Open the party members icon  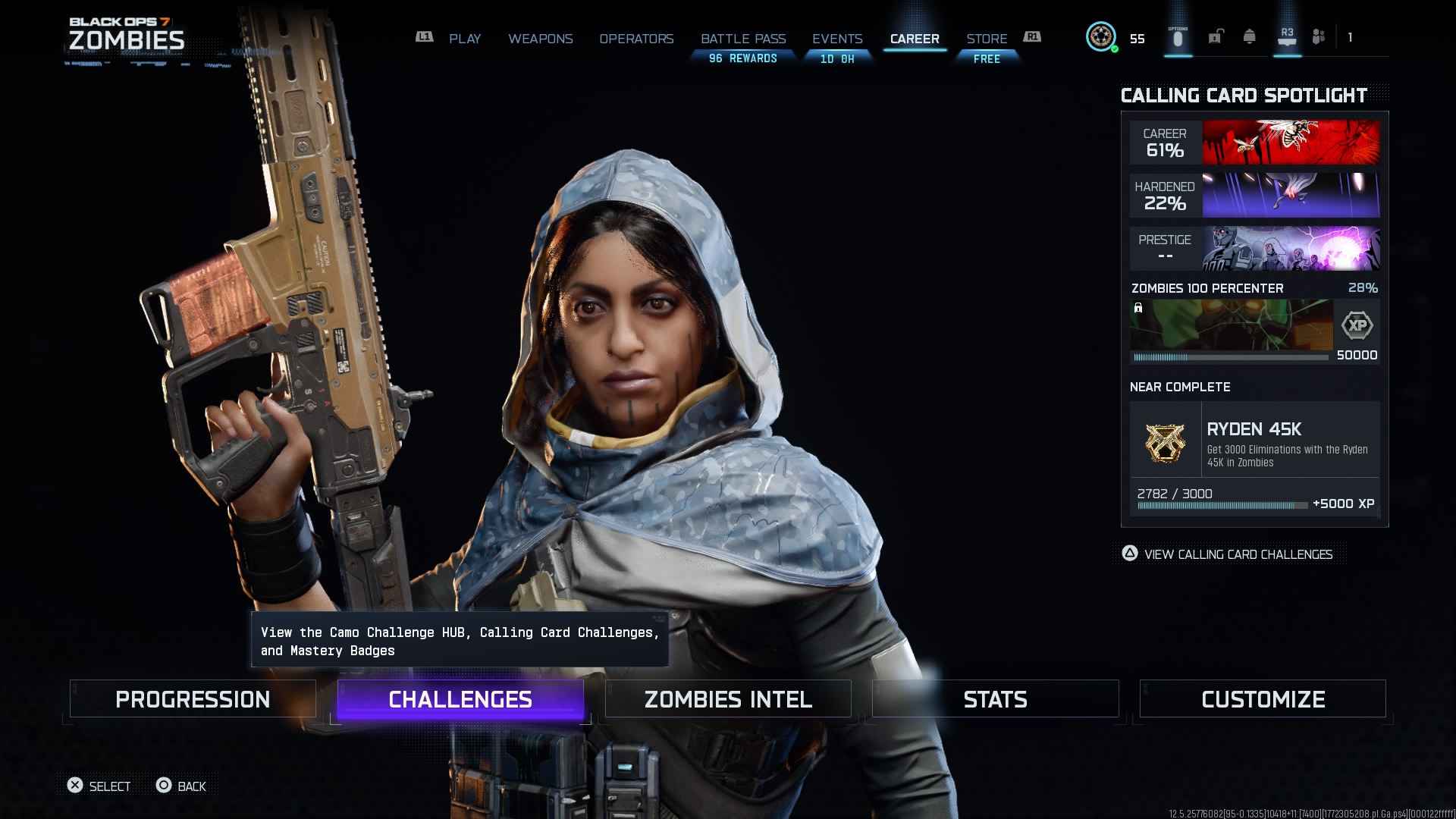point(1319,37)
